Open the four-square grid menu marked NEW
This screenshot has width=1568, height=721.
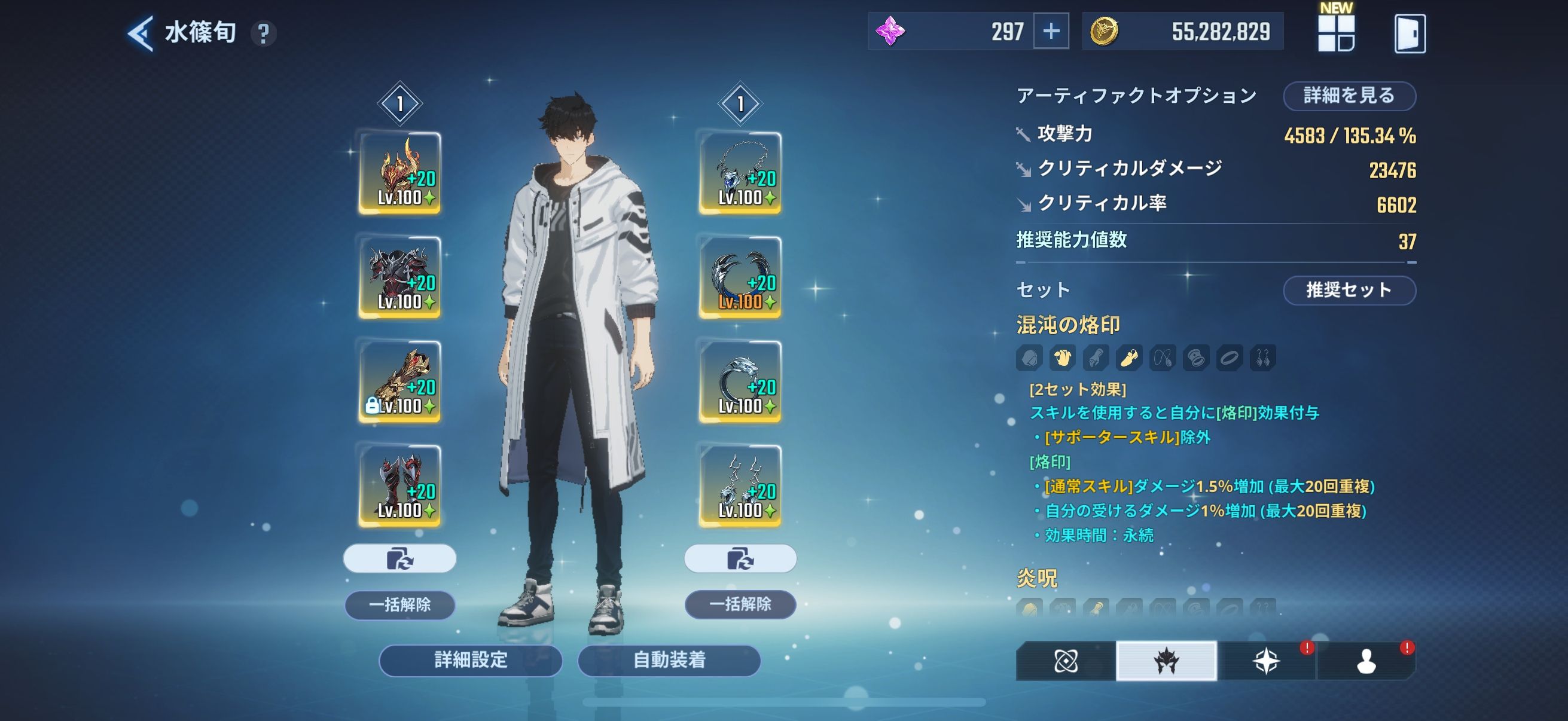1335,33
